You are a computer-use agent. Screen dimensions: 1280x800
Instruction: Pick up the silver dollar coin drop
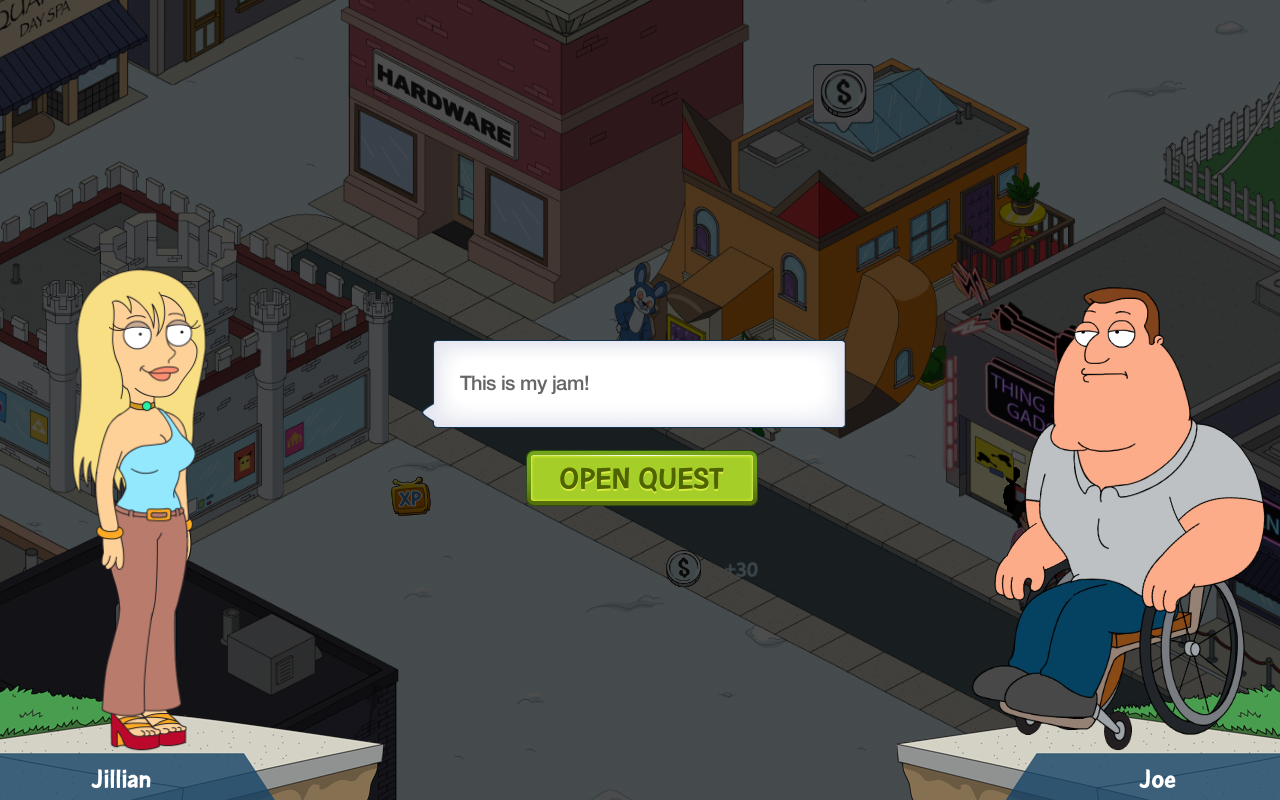[684, 569]
